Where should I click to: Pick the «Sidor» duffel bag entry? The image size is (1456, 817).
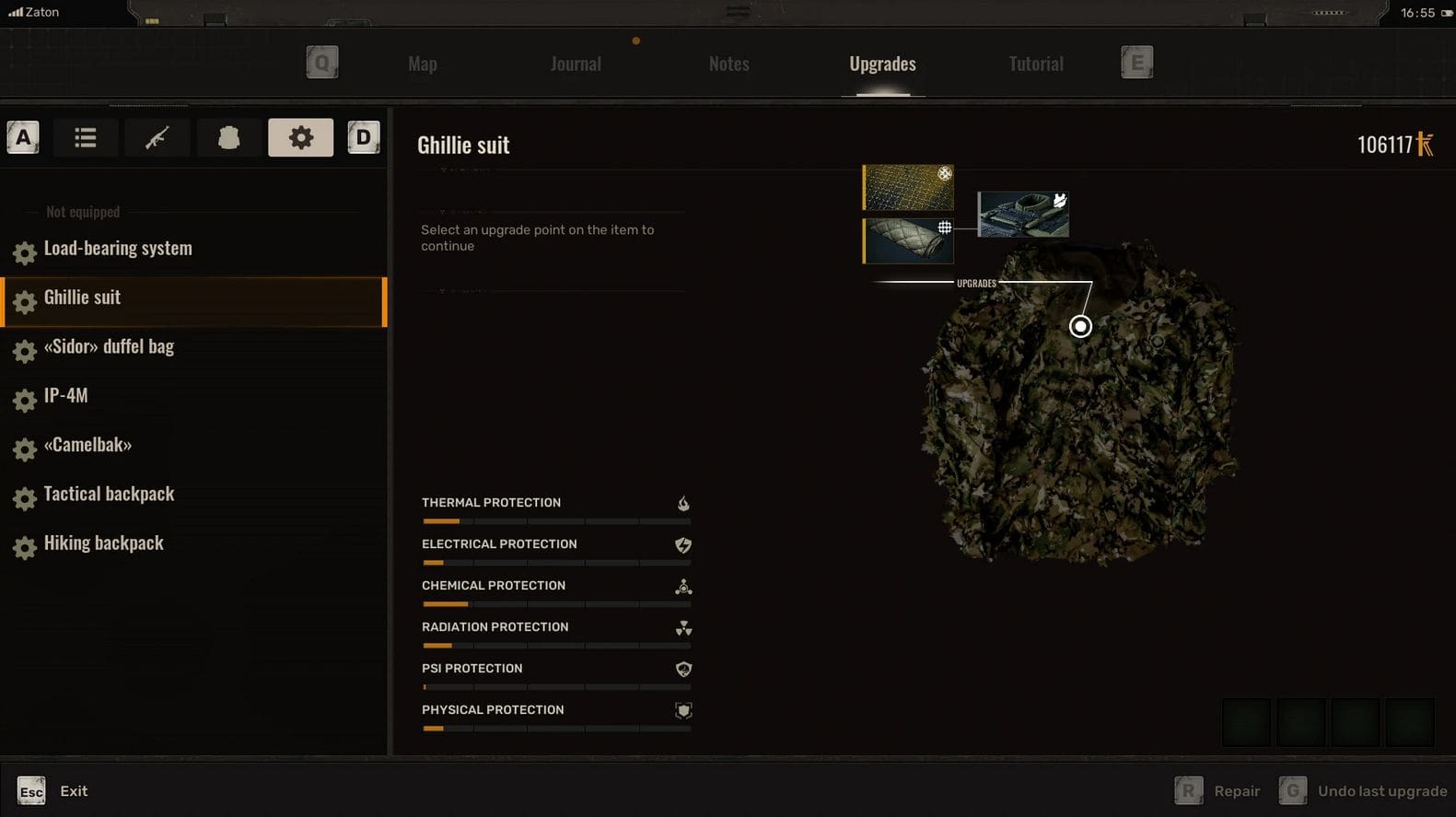point(109,347)
